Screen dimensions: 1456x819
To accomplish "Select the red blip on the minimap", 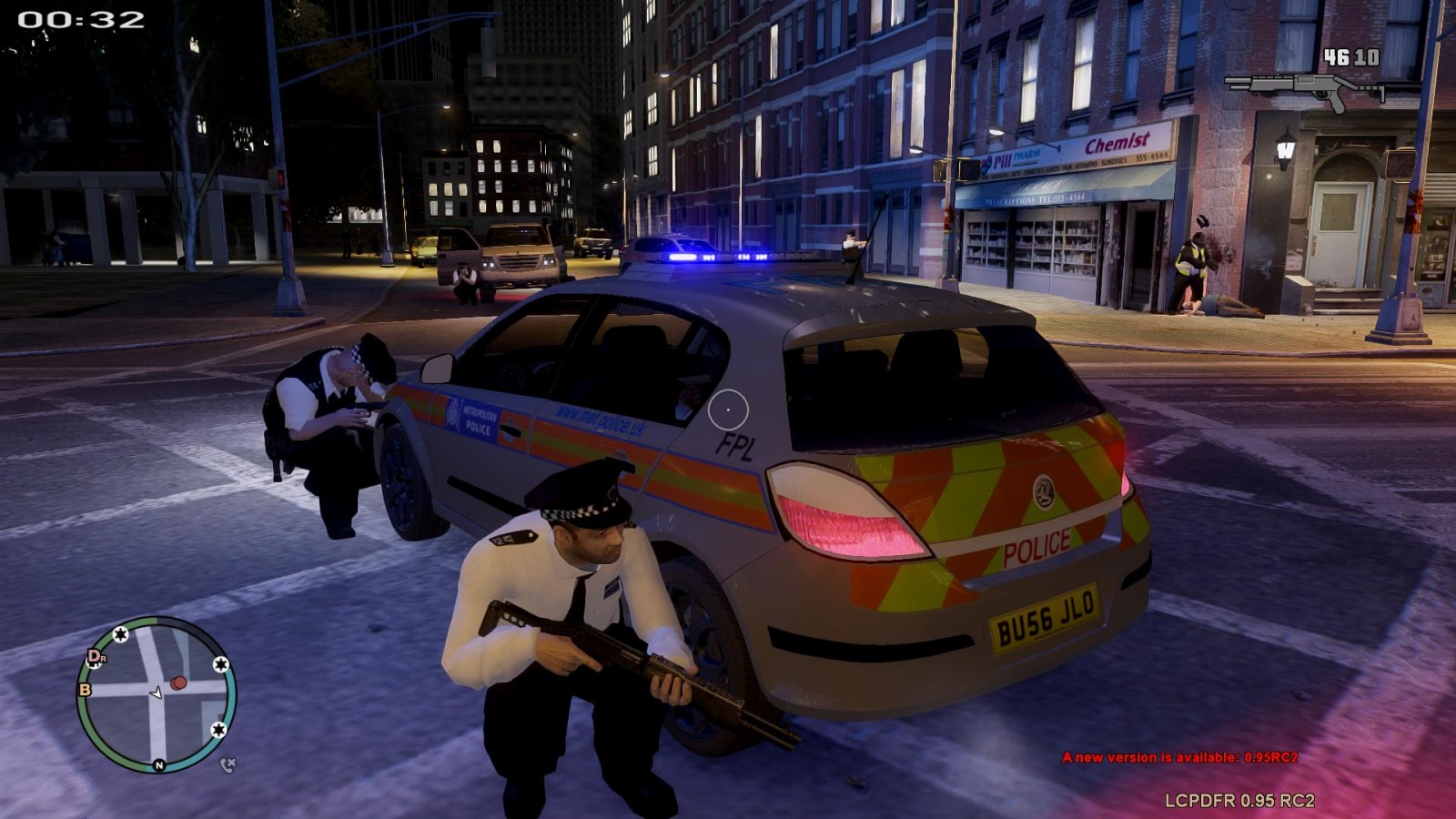I will 178,682.
